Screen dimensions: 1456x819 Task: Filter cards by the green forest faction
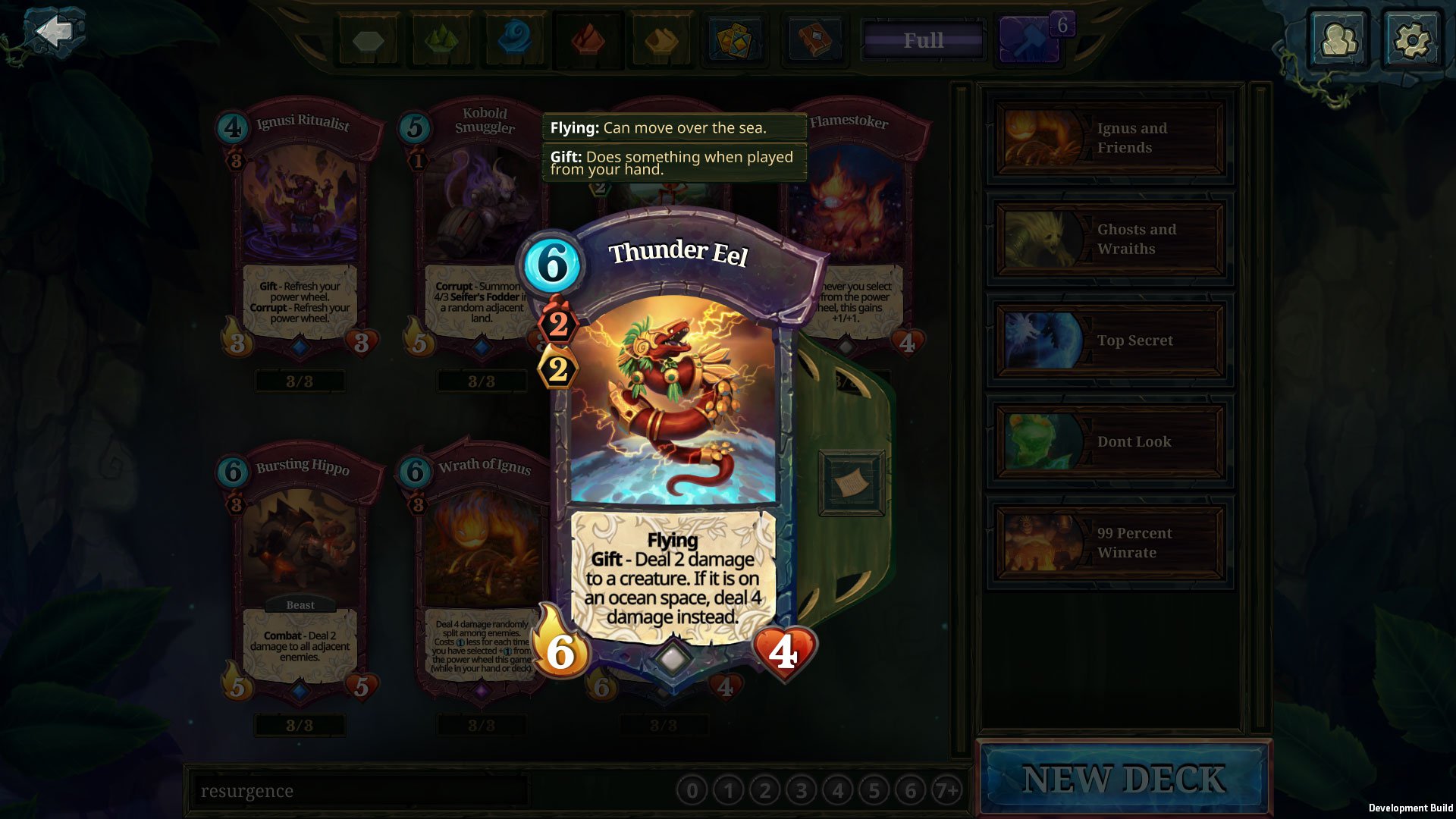[x=441, y=40]
